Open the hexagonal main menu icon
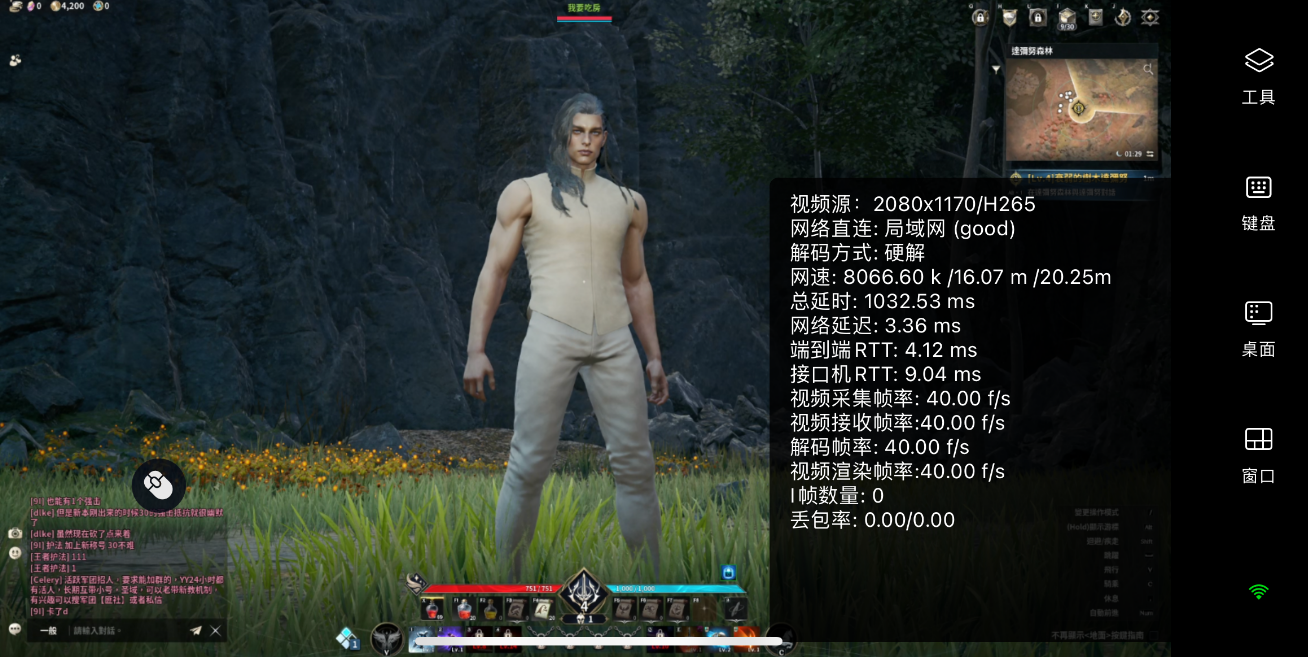Image resolution: width=1308 pixels, height=657 pixels. [1151, 17]
